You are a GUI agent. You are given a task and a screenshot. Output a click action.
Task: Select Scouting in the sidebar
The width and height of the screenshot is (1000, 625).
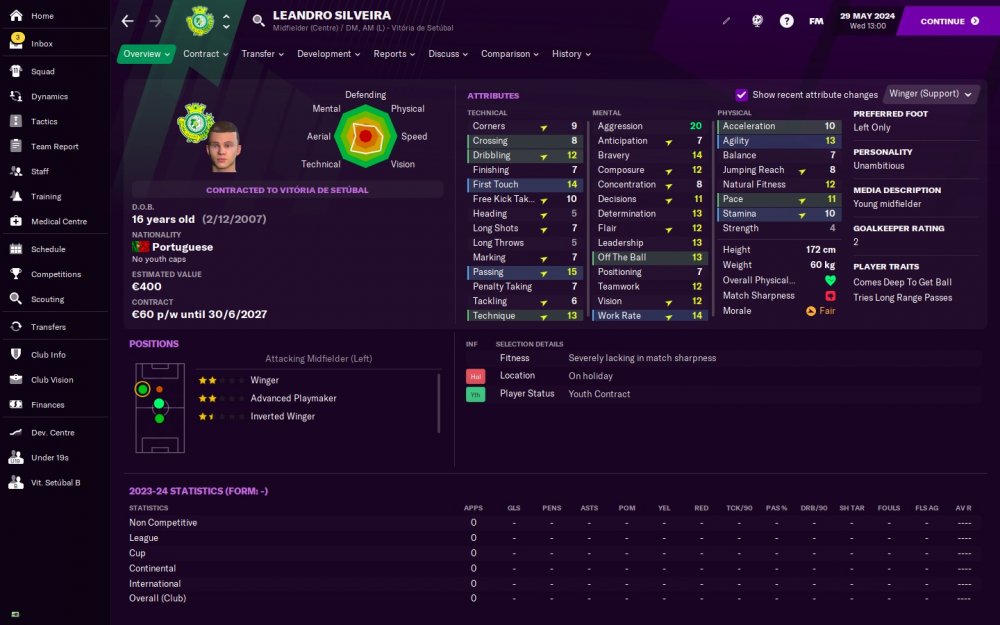pos(47,299)
